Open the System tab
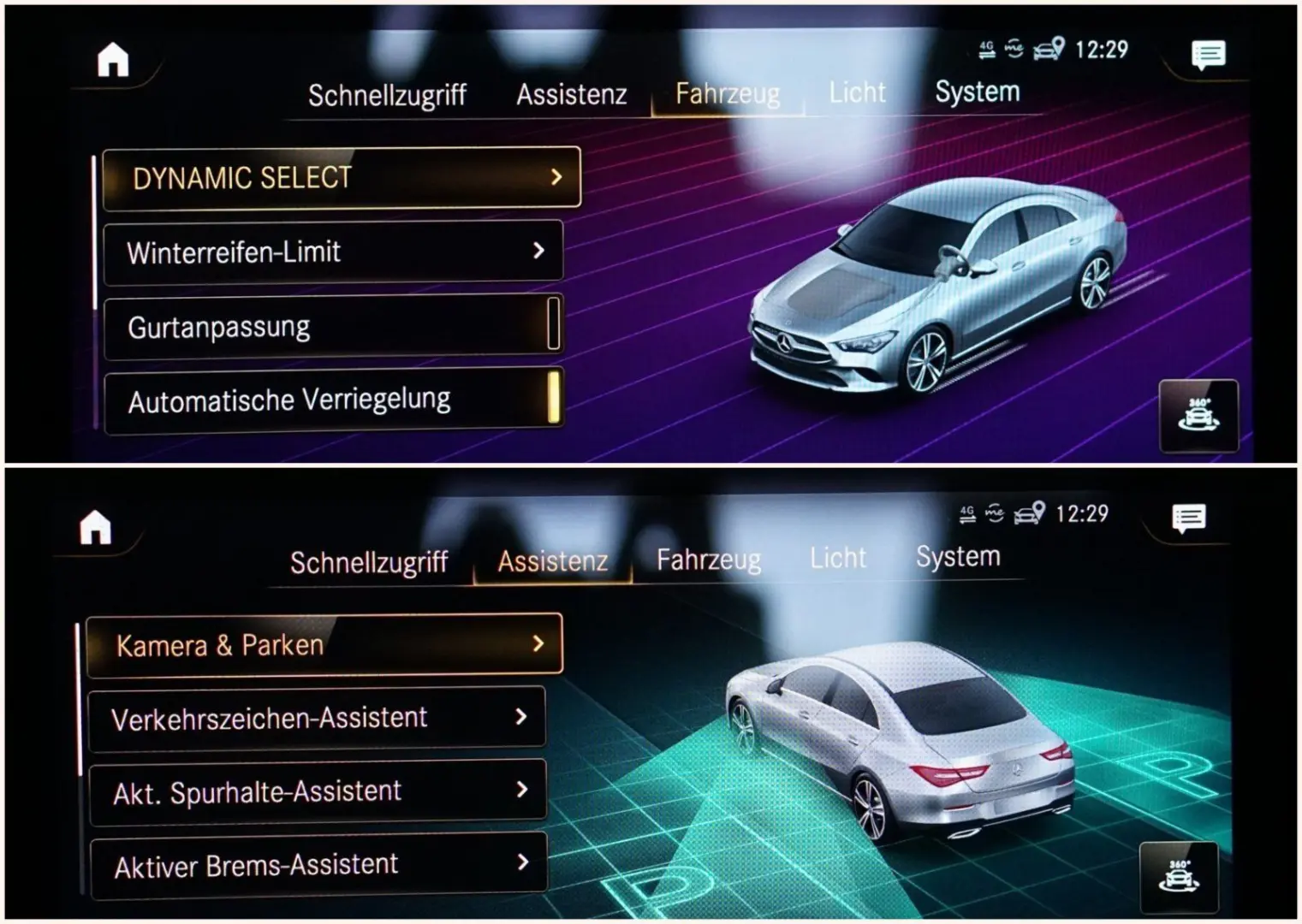The width and height of the screenshot is (1302, 924). pos(977,92)
